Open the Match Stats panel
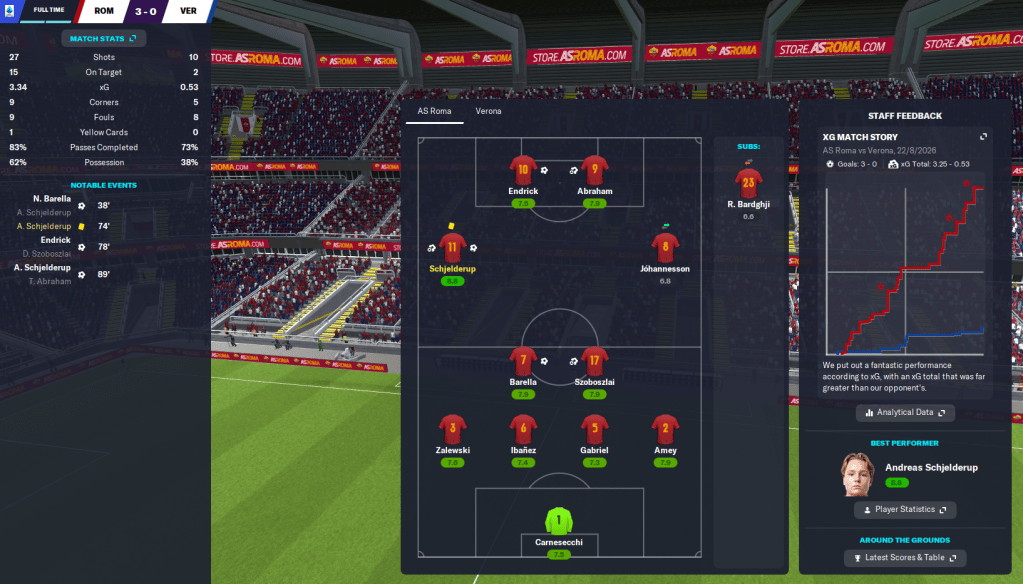Screen dimensions: 1023x584 pos(104,39)
